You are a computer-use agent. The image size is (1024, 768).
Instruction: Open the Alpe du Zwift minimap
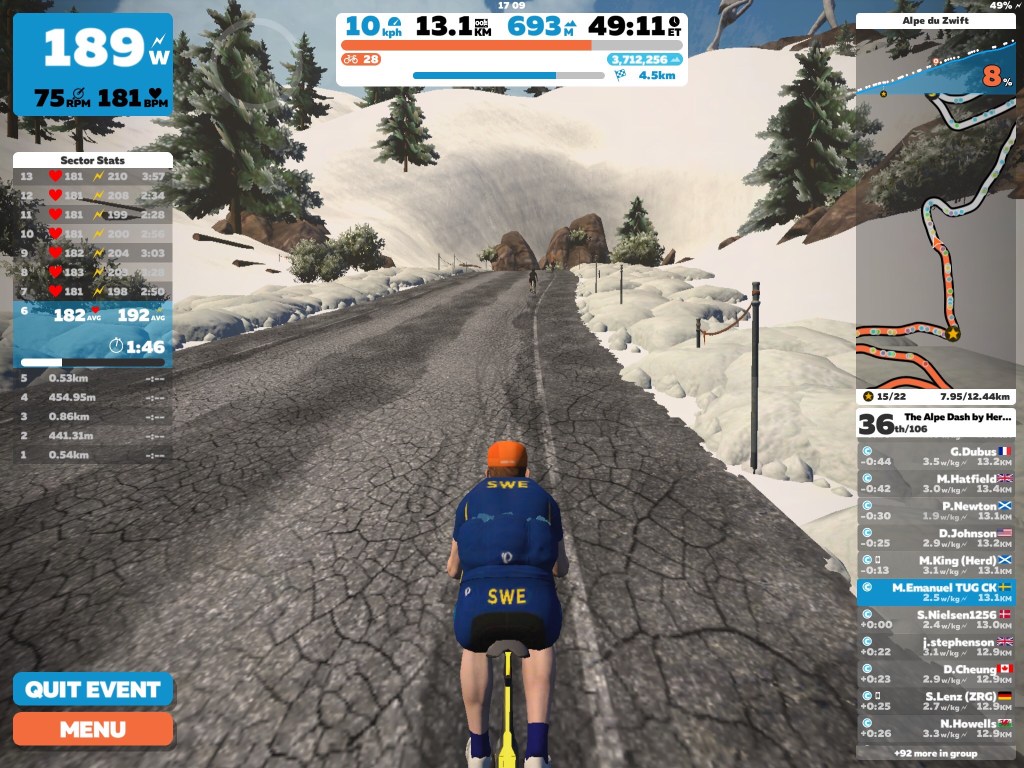[935, 210]
